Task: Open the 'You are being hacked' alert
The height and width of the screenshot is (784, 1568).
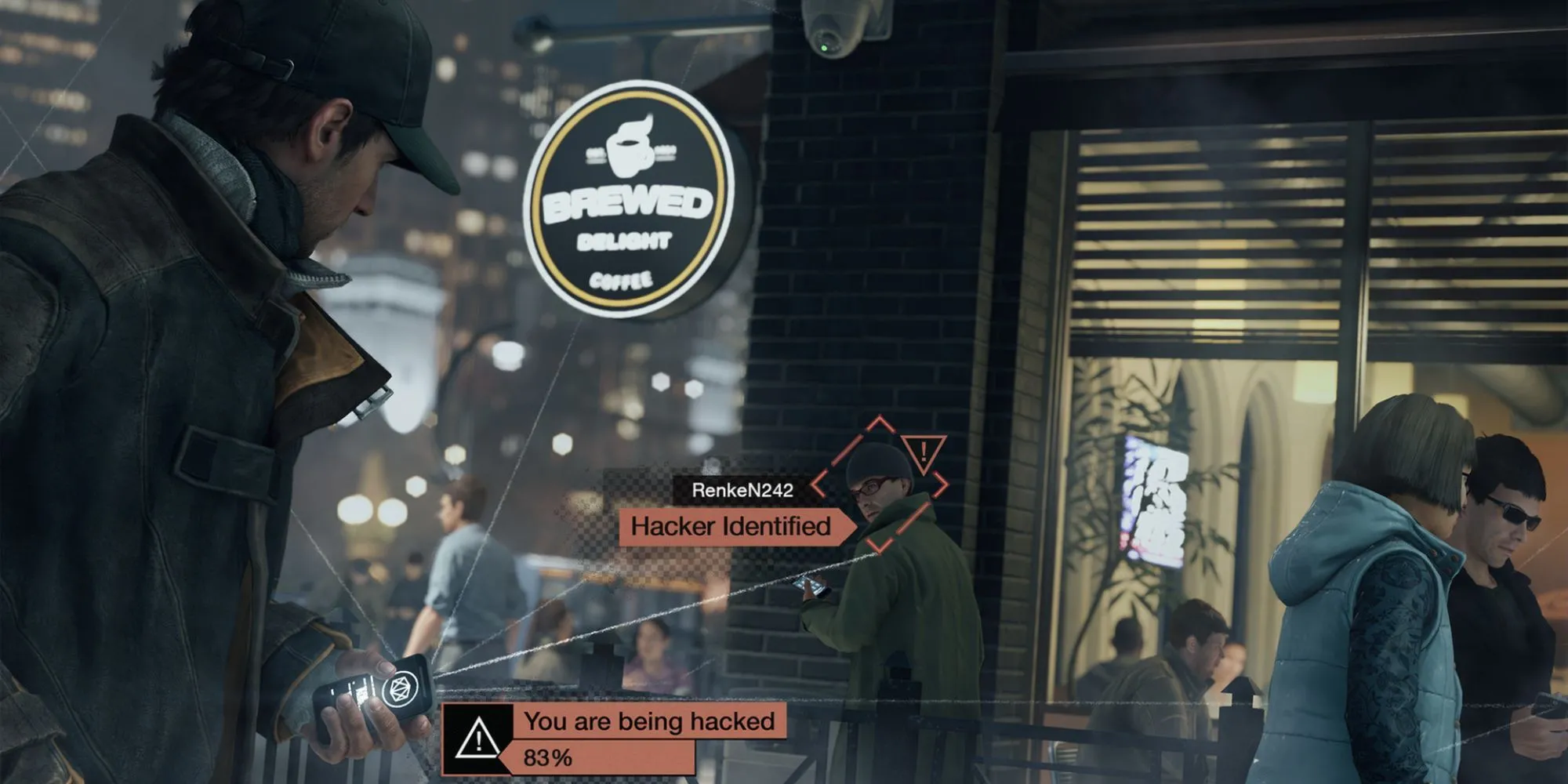Action: pyautogui.click(x=649, y=720)
